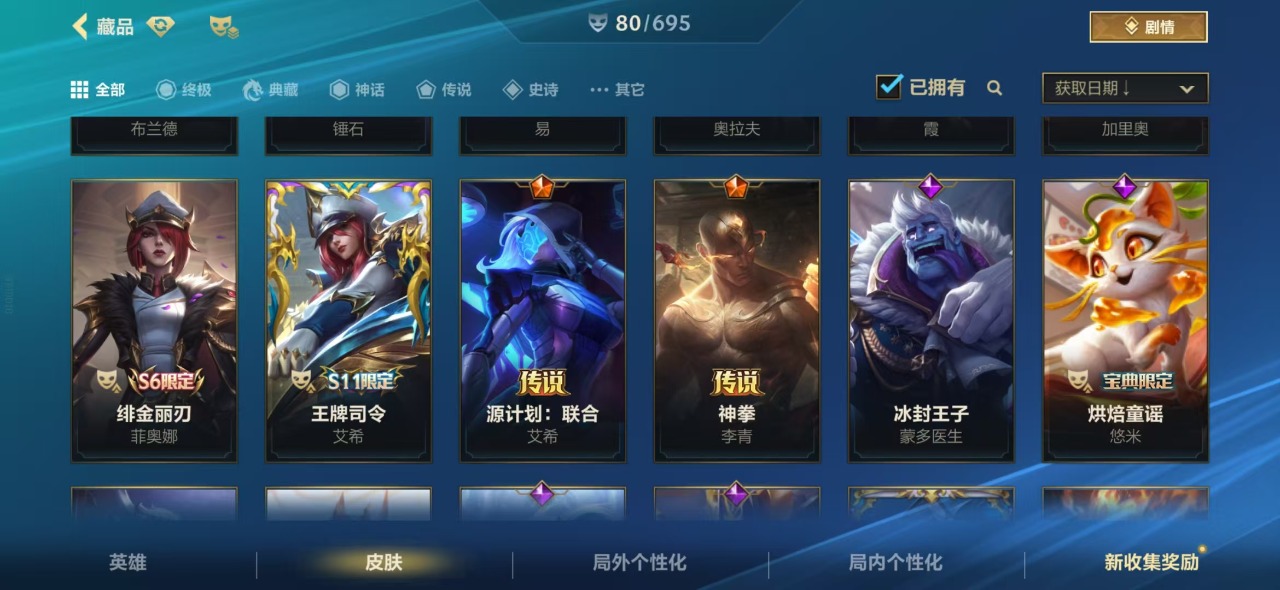Open the 获取日期 sort dropdown
The height and width of the screenshot is (590, 1280).
(x=1125, y=88)
